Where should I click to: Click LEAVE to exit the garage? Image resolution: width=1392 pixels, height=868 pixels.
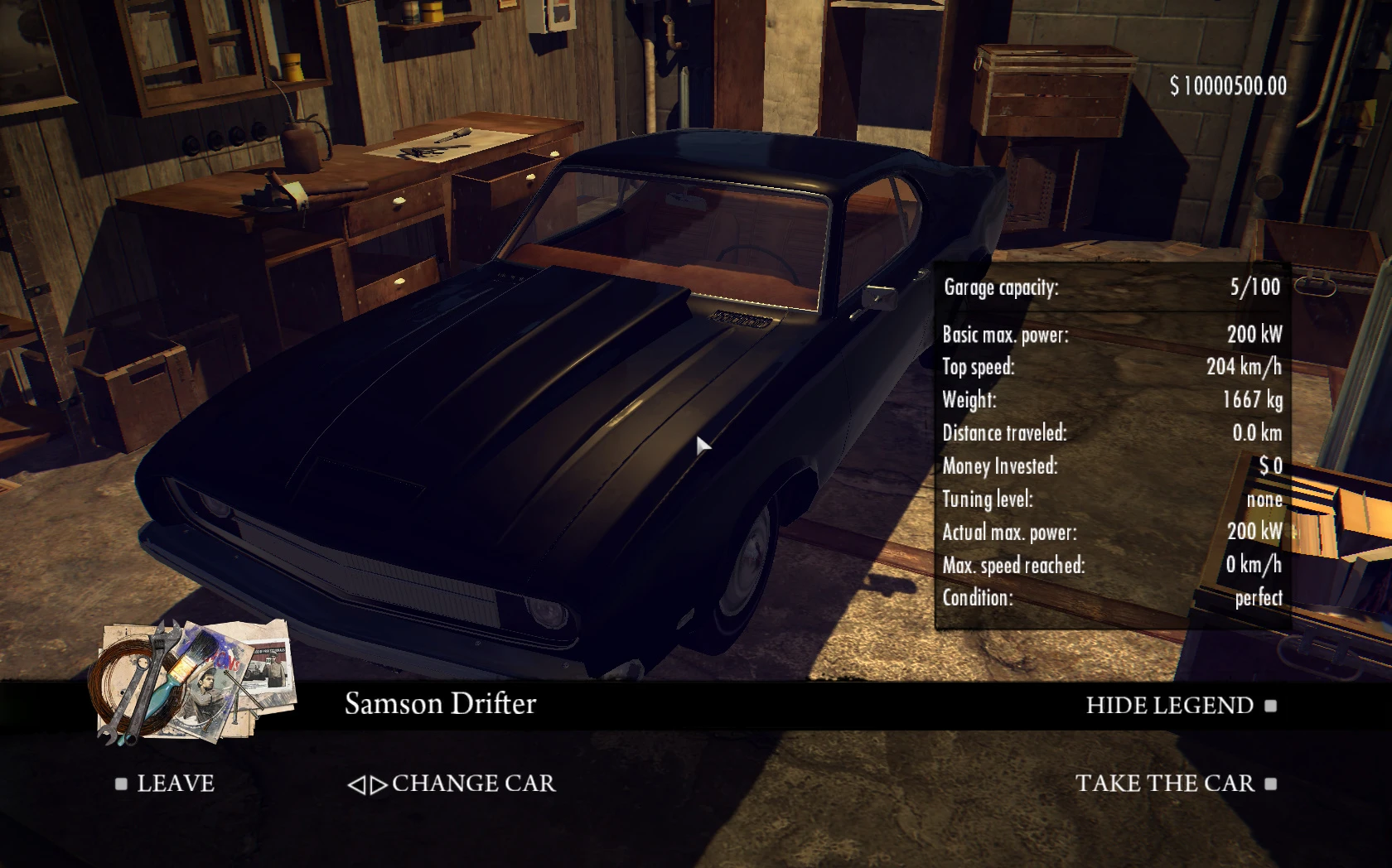[174, 782]
